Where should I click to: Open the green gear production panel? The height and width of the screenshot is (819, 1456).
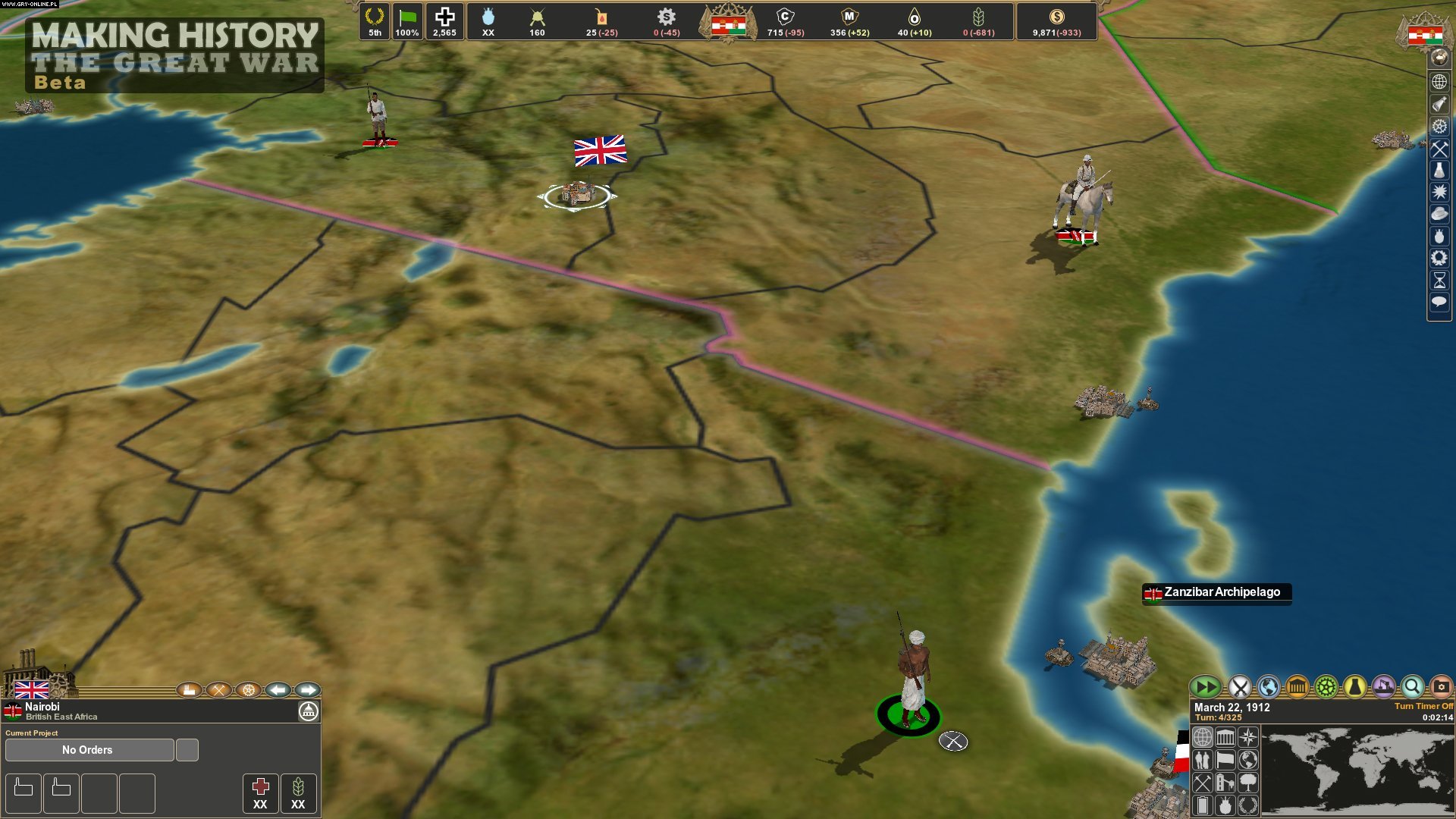coord(1326,688)
